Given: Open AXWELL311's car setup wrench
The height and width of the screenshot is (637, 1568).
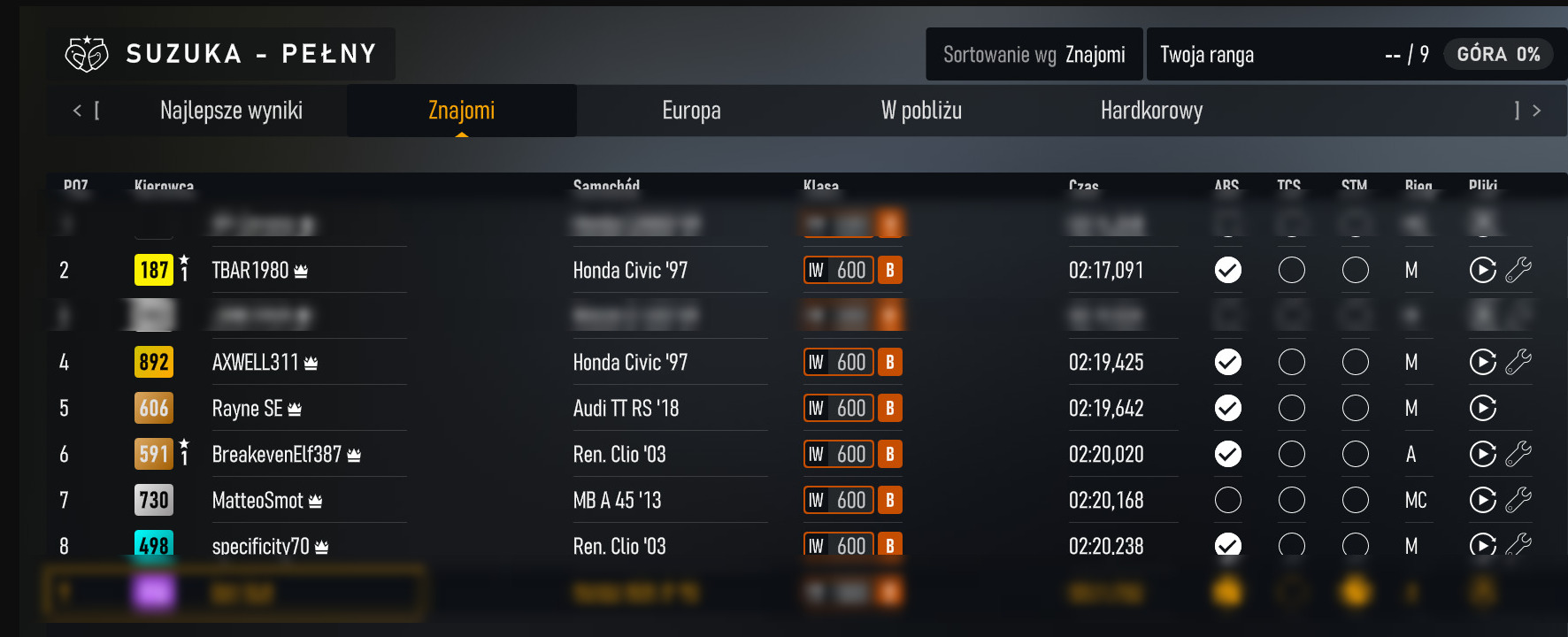Looking at the screenshot, I should pos(1520,362).
